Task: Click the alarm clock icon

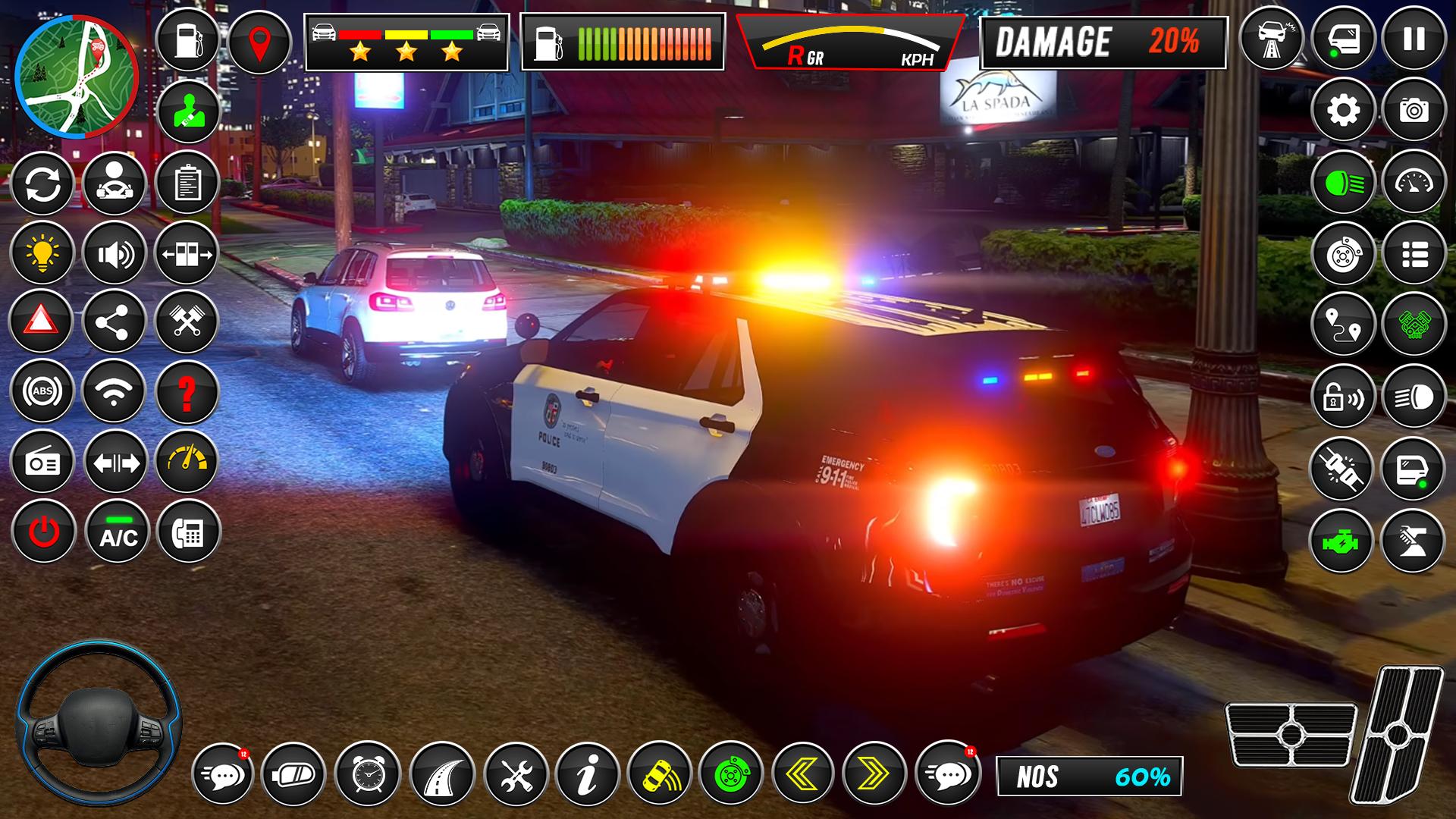Action: pos(367,773)
